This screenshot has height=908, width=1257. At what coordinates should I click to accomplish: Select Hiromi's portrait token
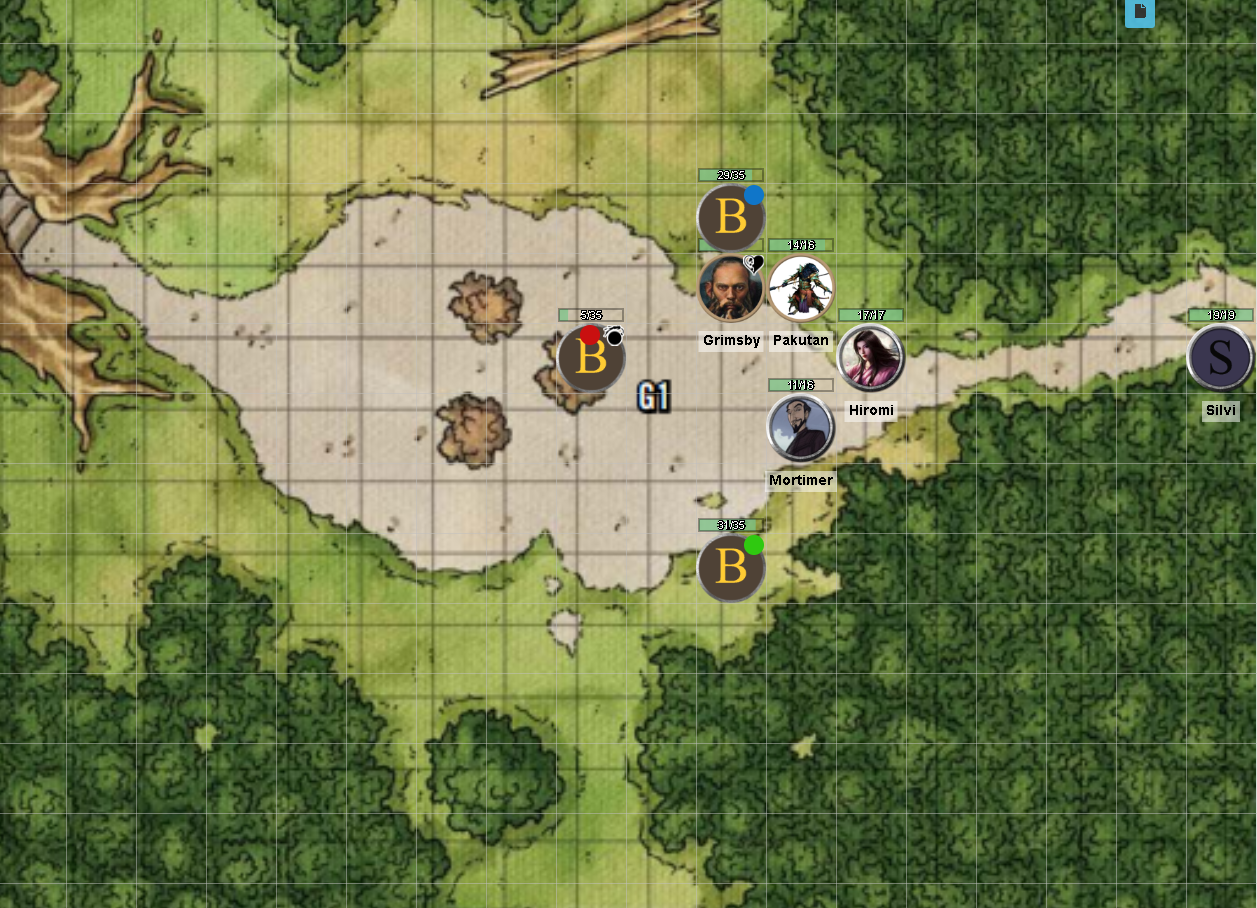[x=870, y=358]
